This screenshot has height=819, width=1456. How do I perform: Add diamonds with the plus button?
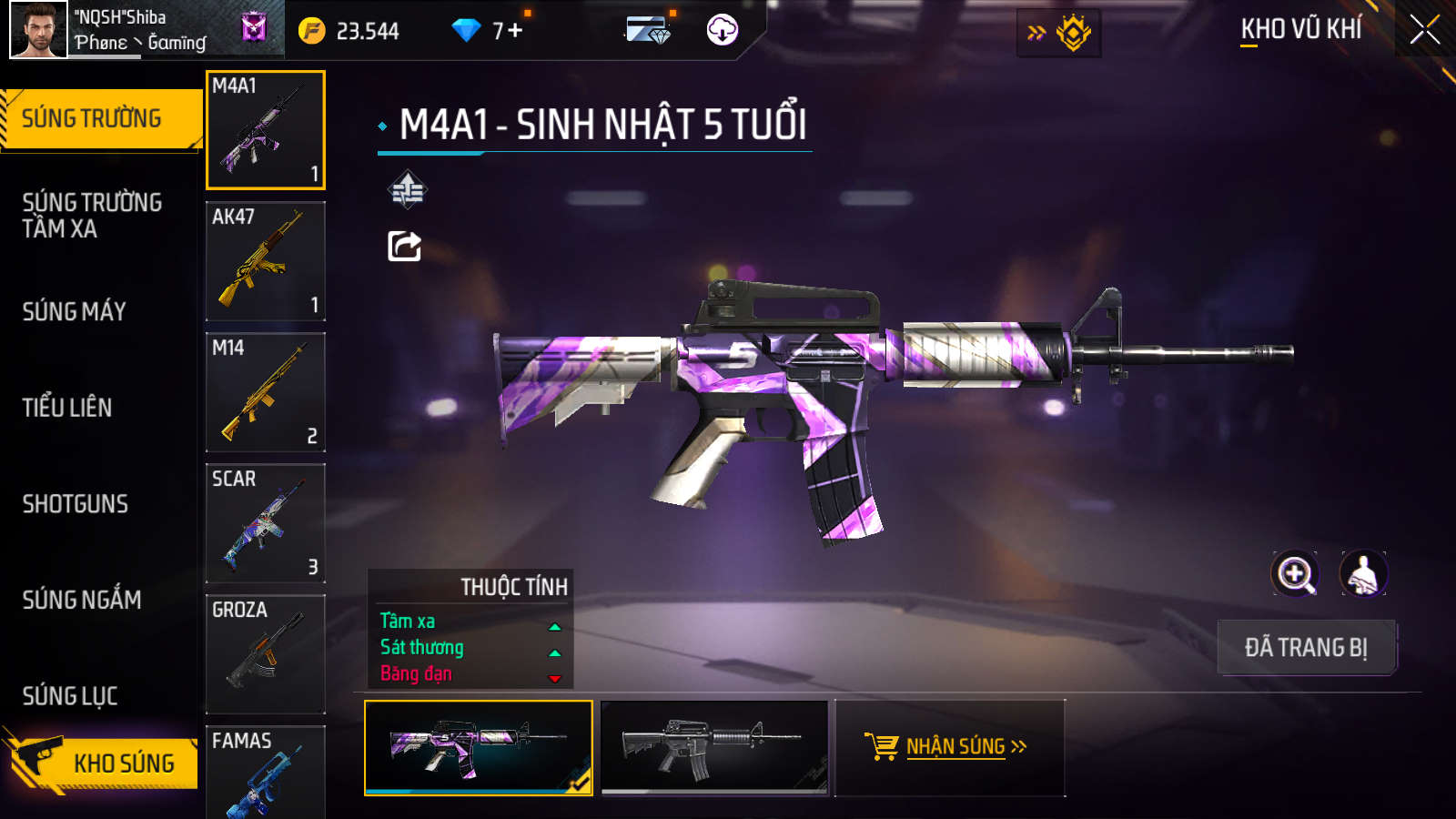515,30
